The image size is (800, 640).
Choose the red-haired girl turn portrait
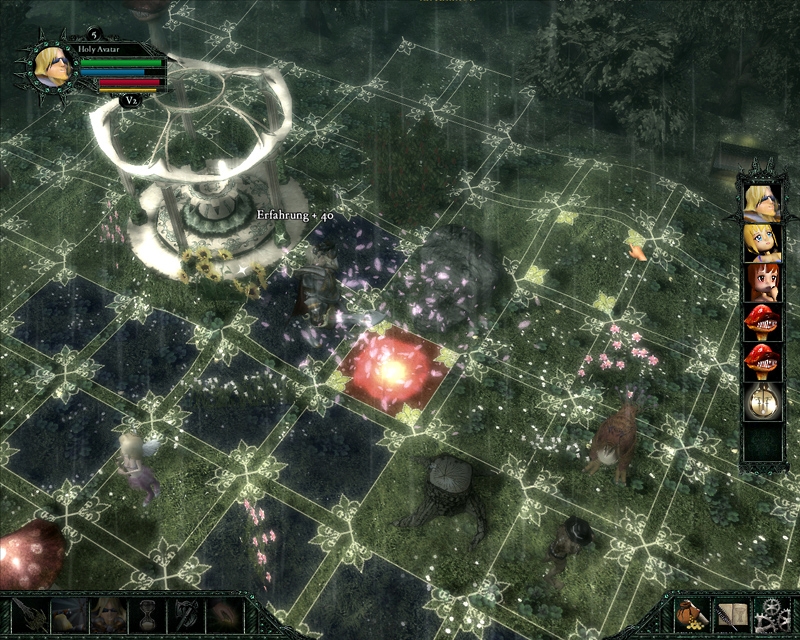coord(761,281)
